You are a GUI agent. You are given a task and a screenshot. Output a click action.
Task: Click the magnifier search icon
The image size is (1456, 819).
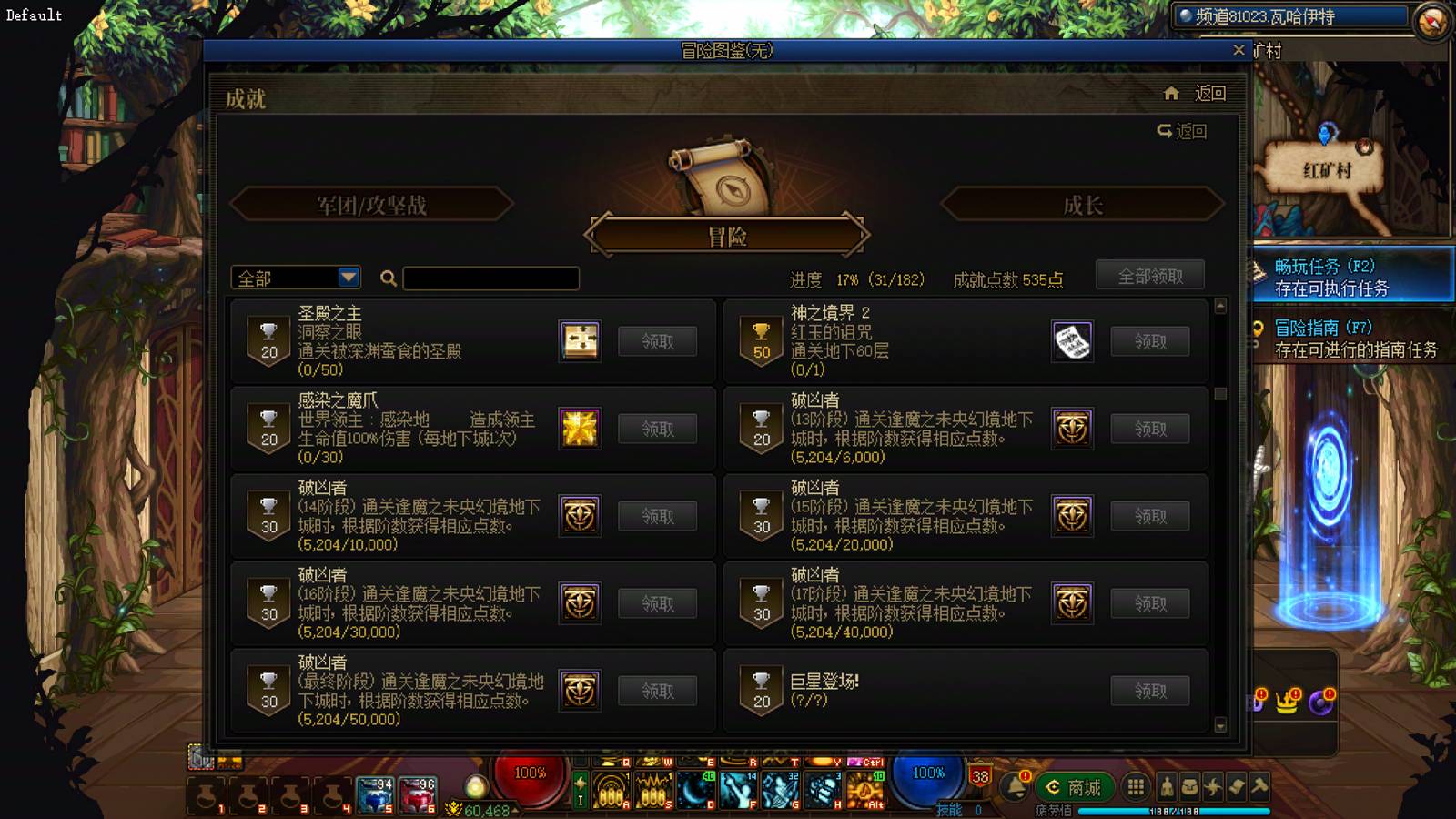click(388, 279)
